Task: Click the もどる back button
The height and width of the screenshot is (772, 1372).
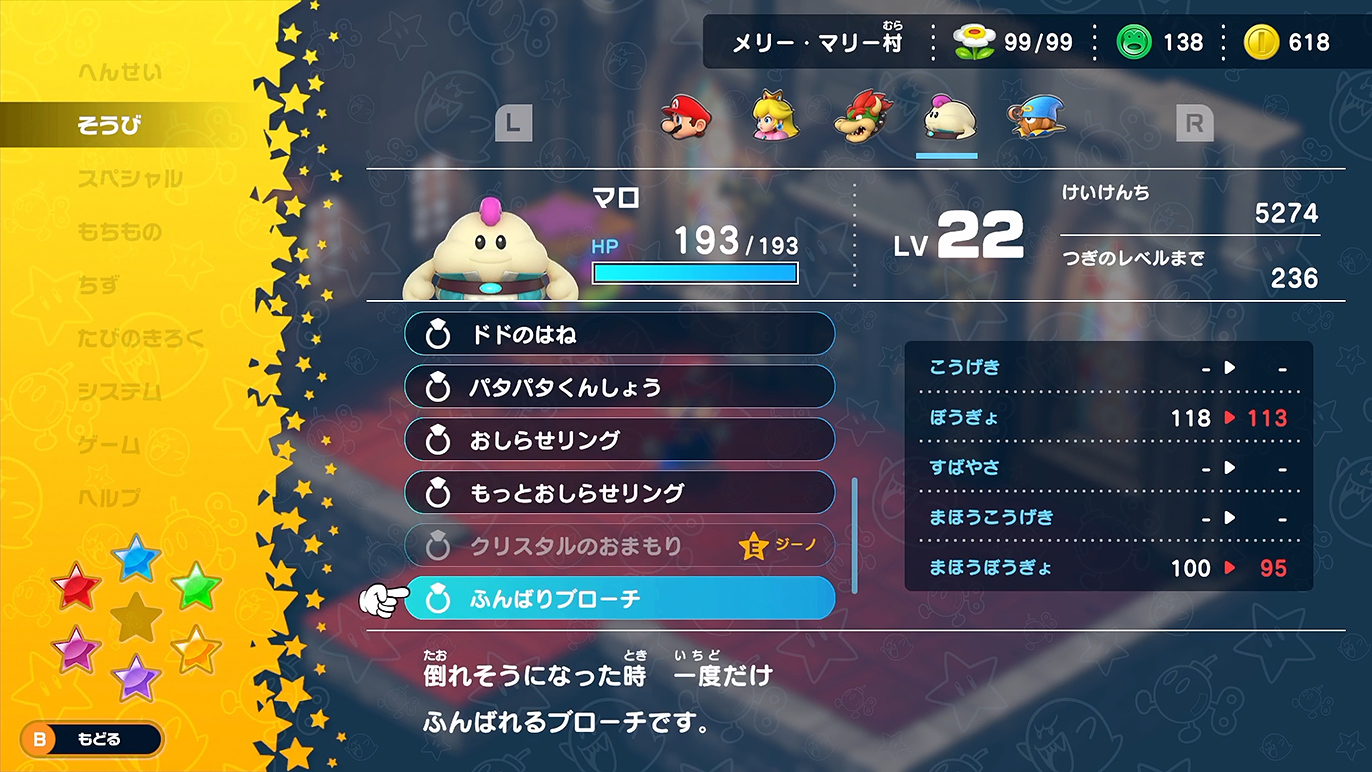Action: tap(91, 740)
